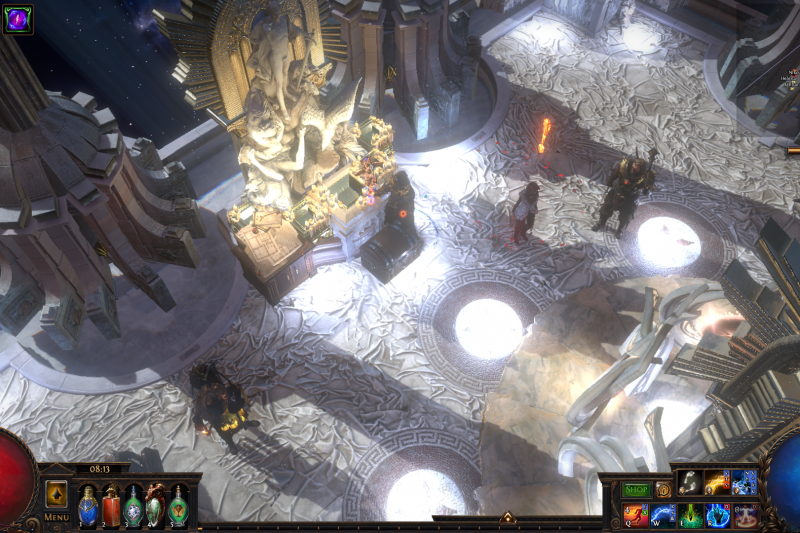The height and width of the screenshot is (533, 800).
Task: Select the white footprints move skill
Action: [690, 483]
